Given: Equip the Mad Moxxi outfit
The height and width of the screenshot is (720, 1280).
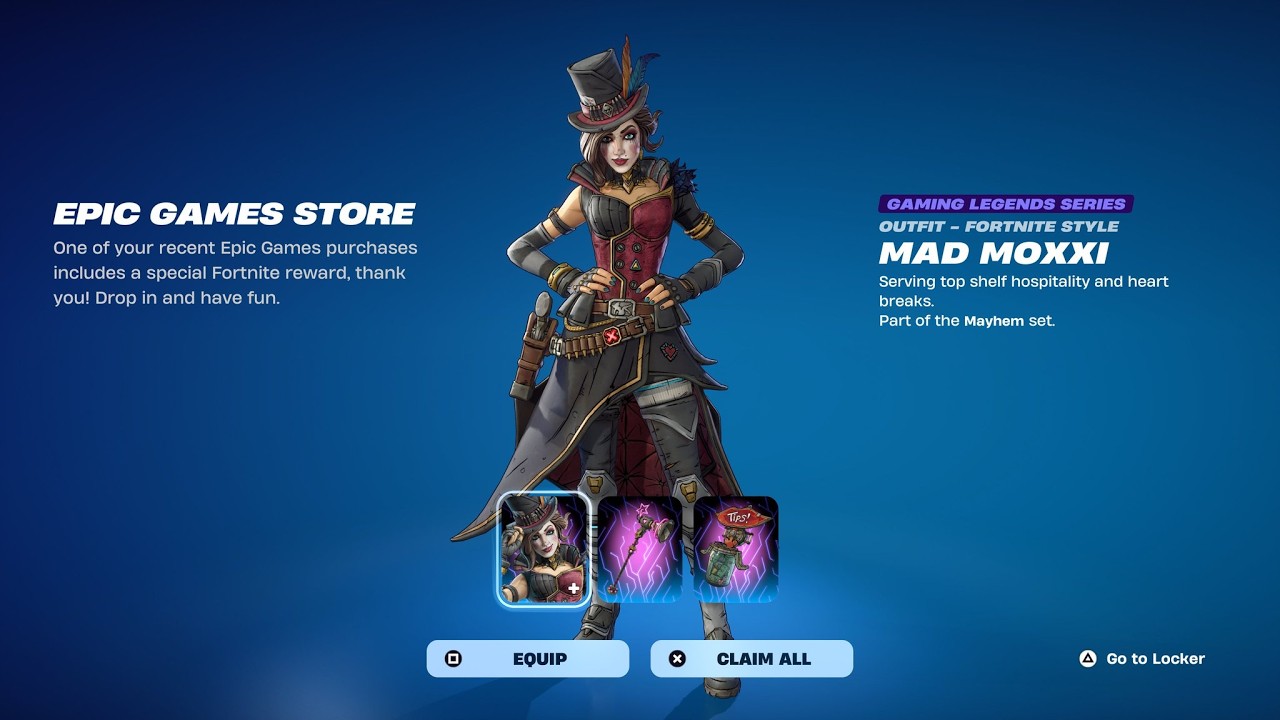Looking at the screenshot, I should 527,659.
